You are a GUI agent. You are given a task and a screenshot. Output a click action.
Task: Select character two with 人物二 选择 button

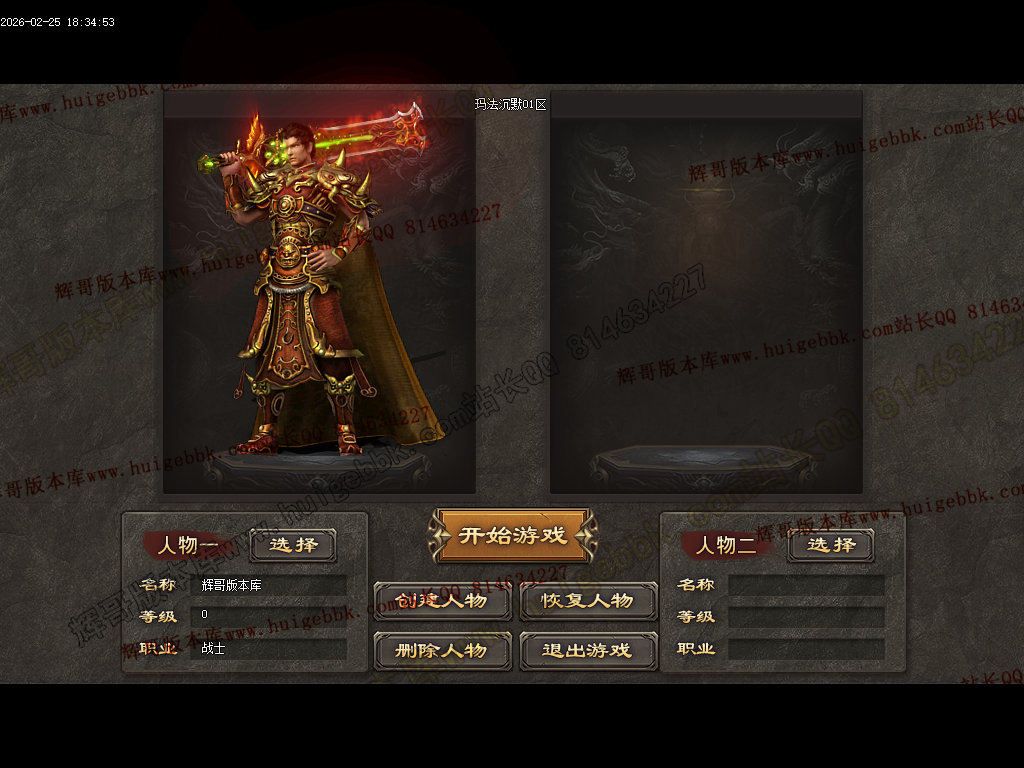pyautogui.click(x=830, y=545)
